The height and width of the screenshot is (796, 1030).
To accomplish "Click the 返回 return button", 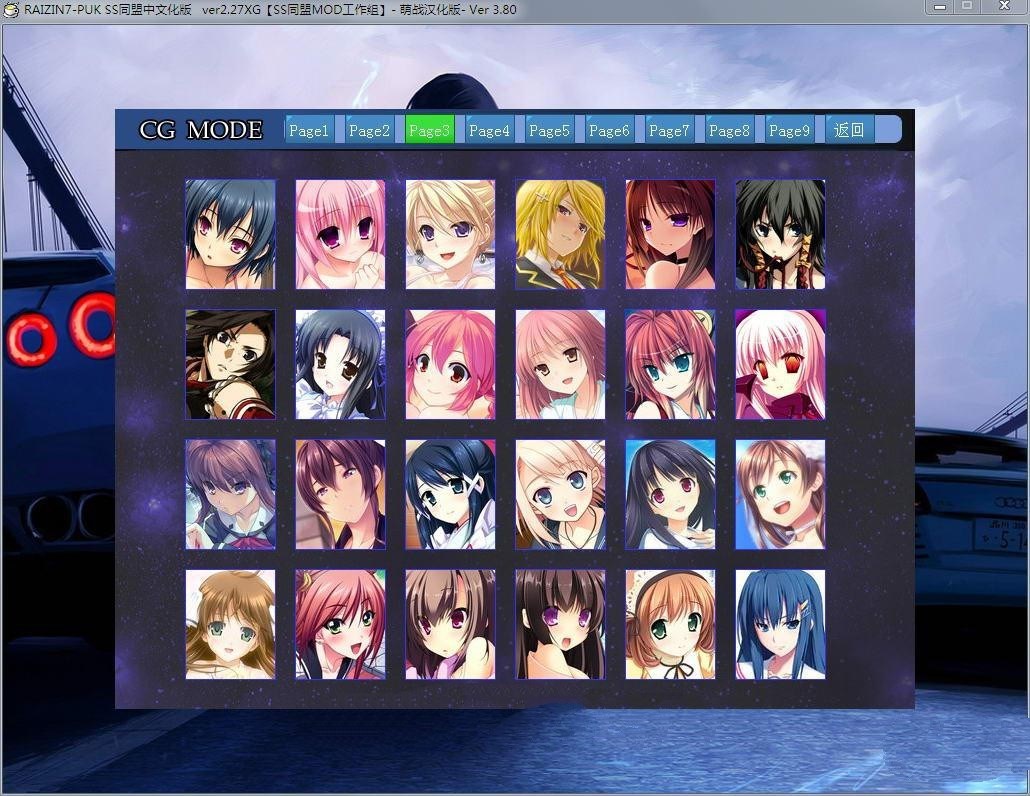I will click(x=849, y=130).
